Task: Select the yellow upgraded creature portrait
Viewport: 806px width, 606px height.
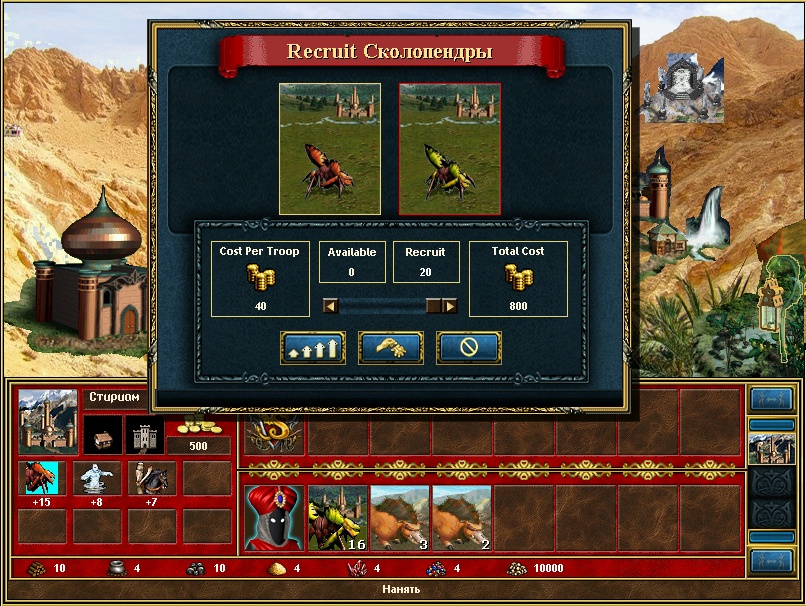Action: coord(450,148)
